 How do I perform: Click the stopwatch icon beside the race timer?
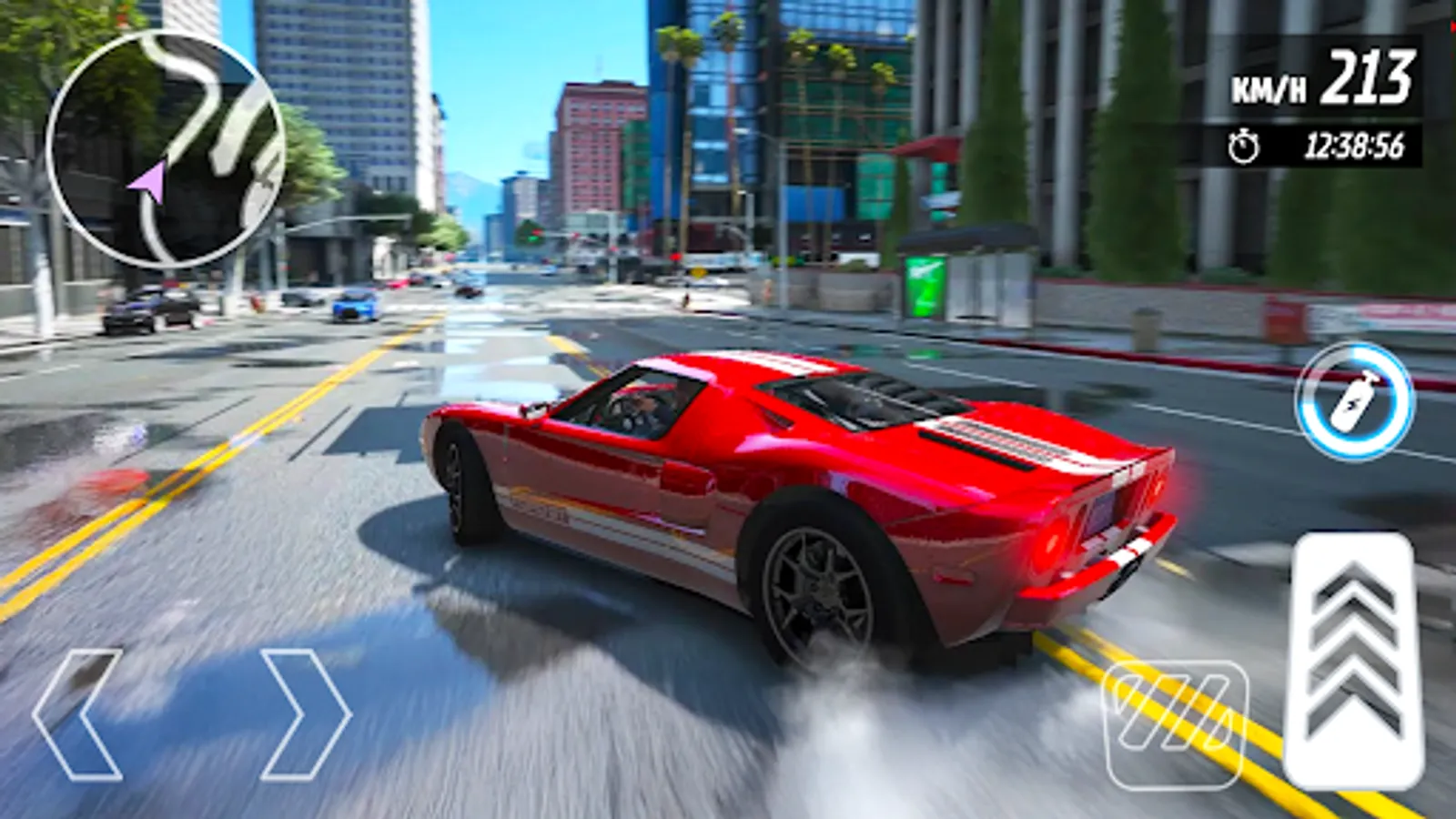point(1242,144)
